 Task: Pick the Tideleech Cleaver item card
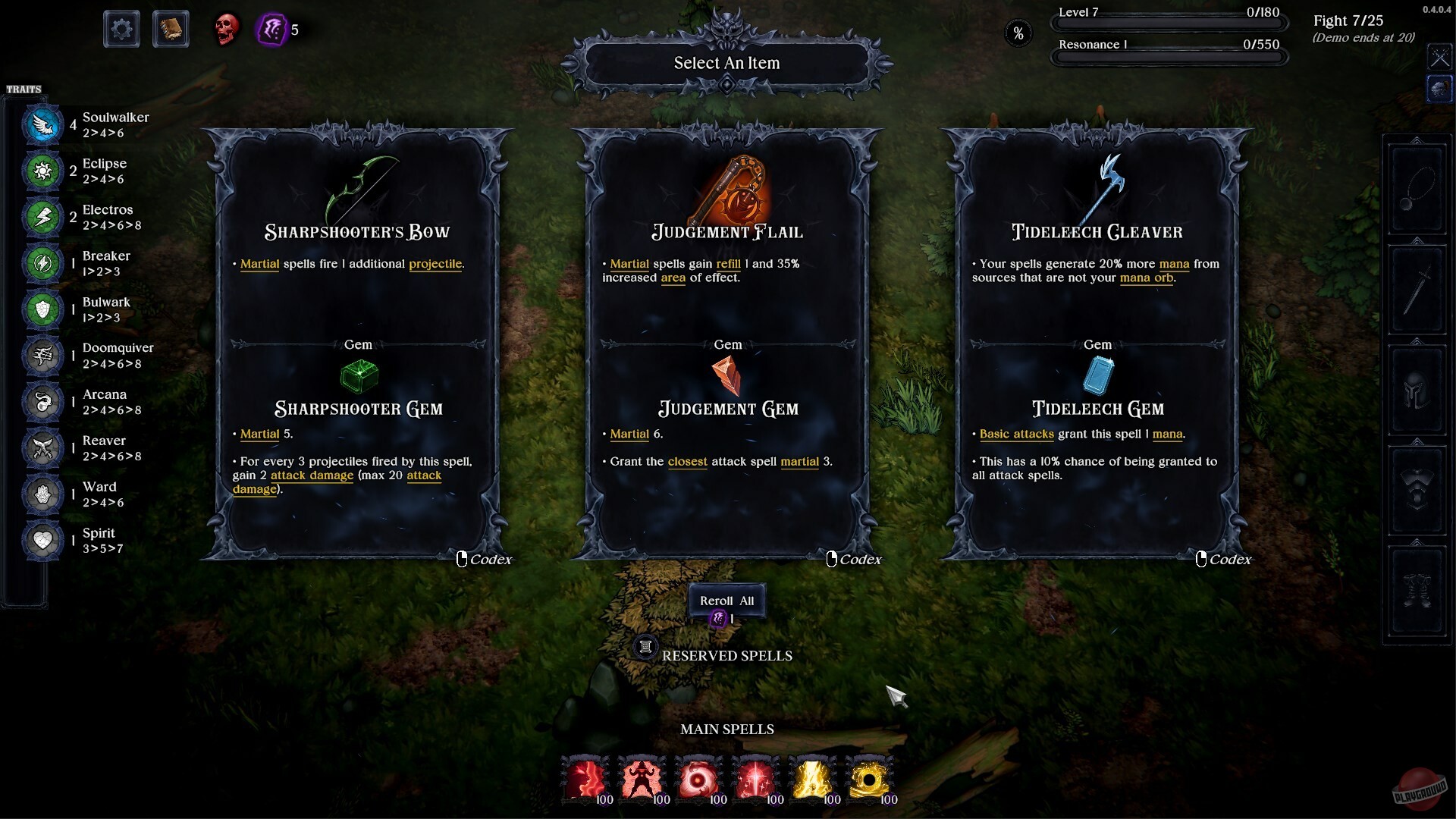pos(1097,345)
